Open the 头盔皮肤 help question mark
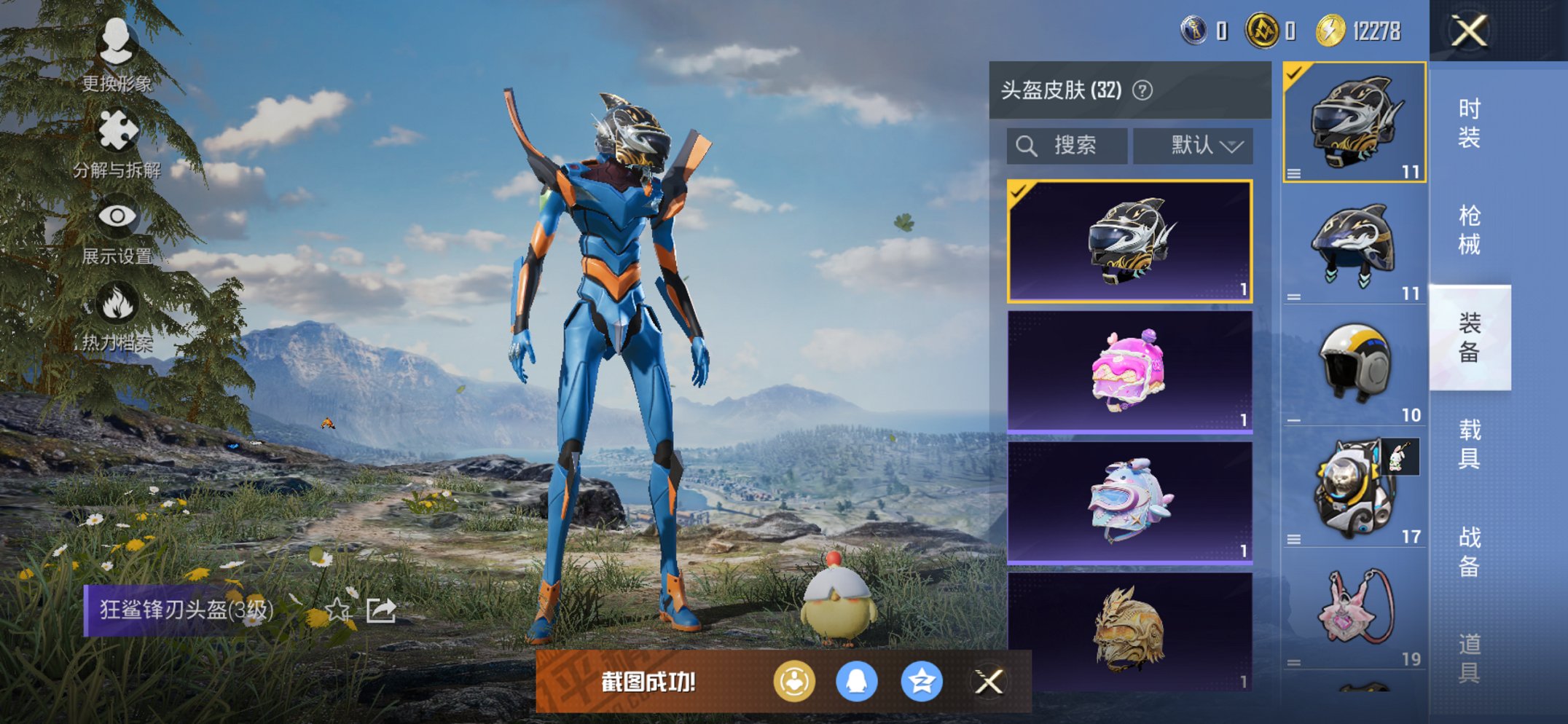 (x=1142, y=90)
